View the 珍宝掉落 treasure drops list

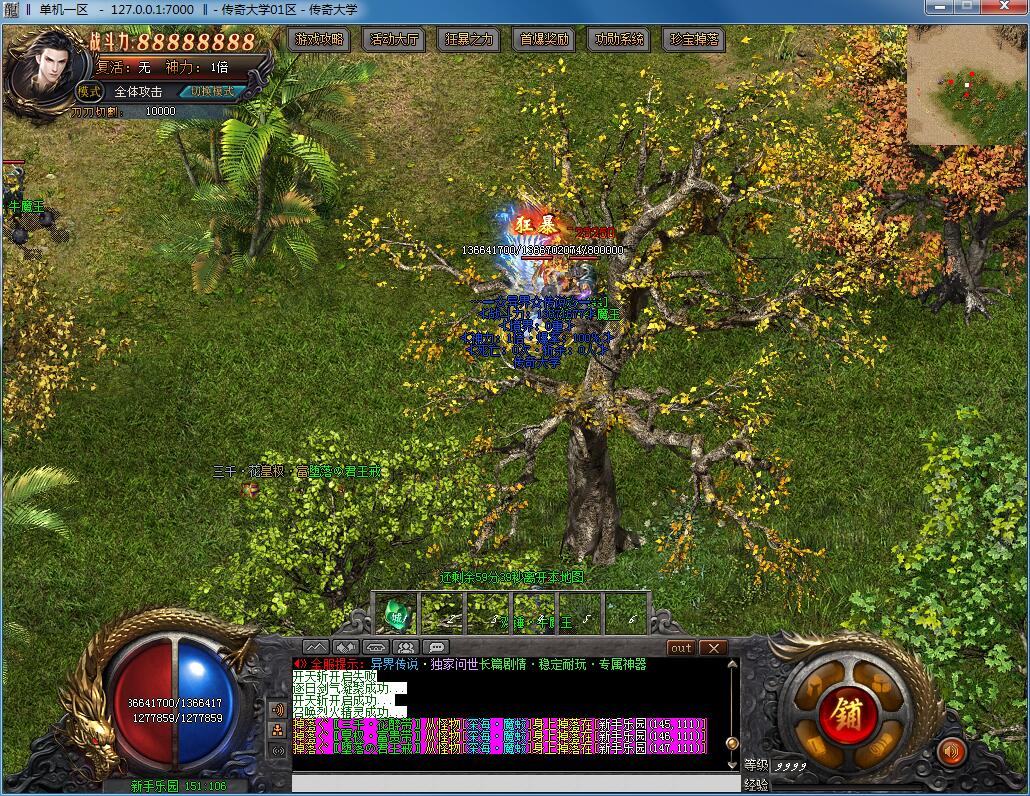(x=695, y=40)
